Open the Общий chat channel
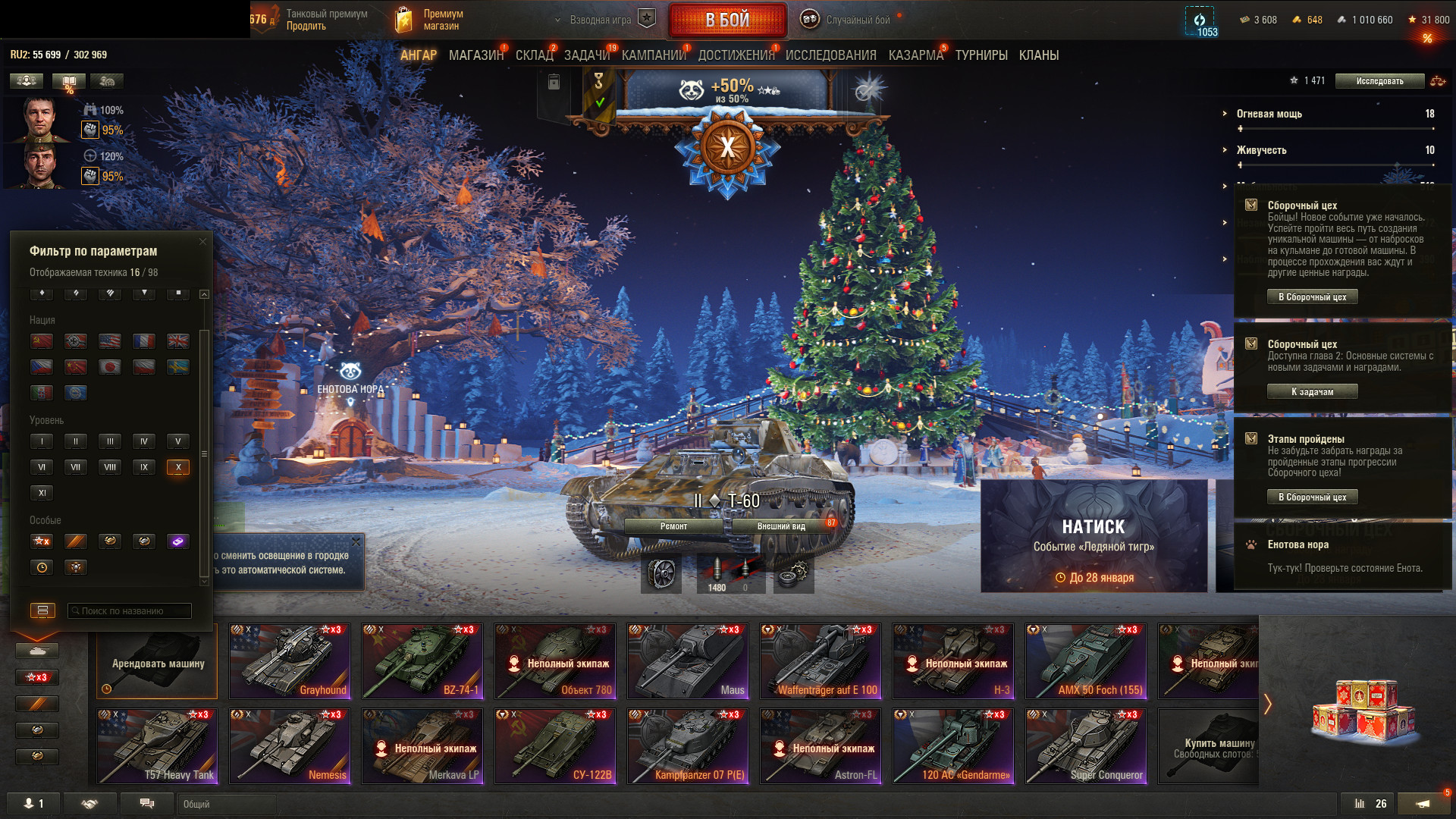Screen dimensions: 1456x819 226,804
